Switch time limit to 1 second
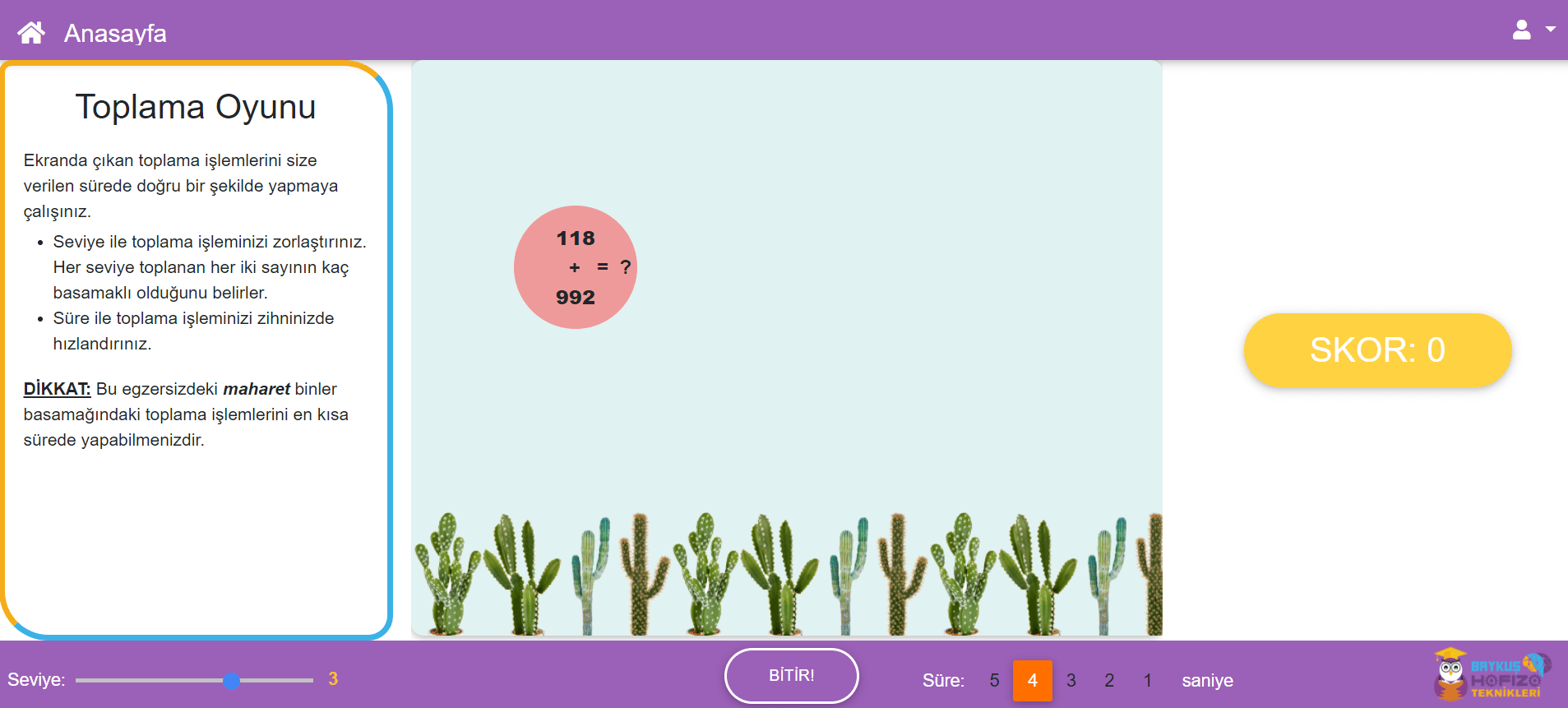The image size is (1568, 708). [x=1147, y=681]
